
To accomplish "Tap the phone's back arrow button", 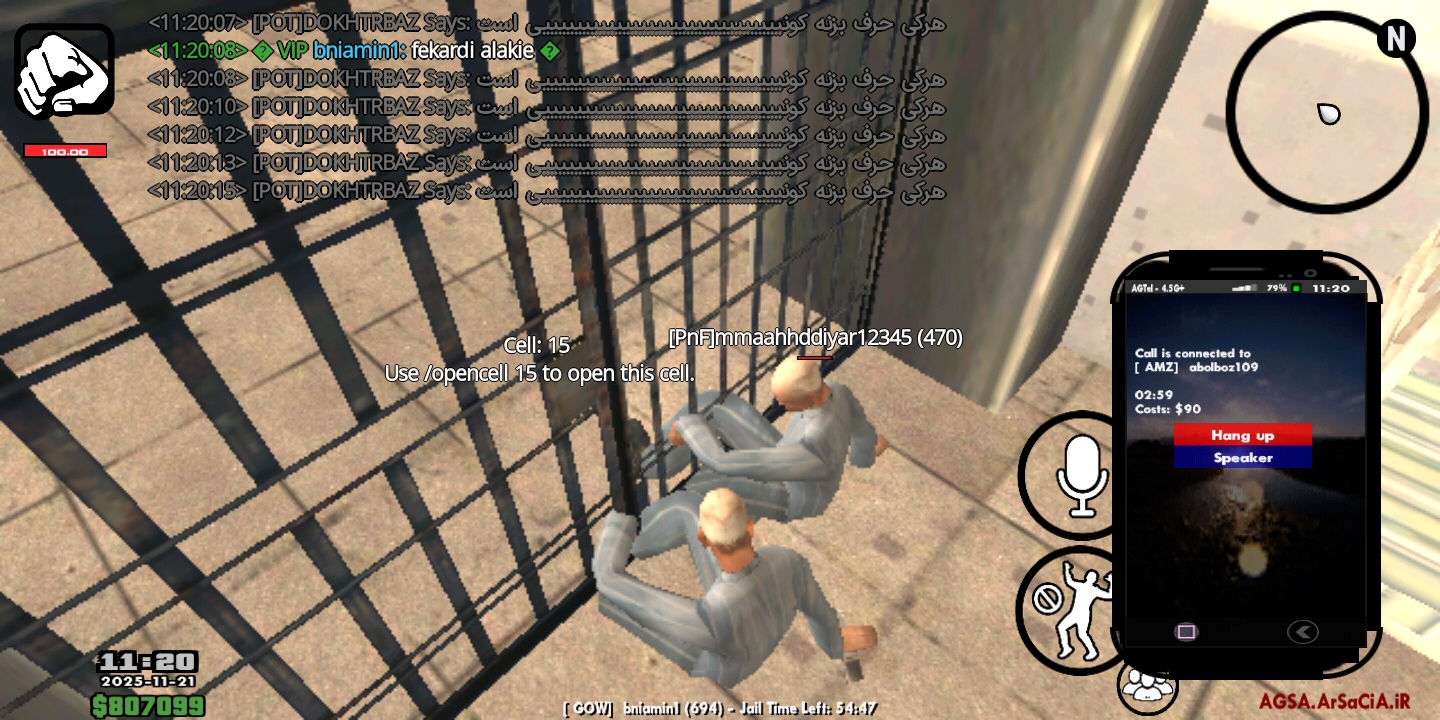I will click(x=1302, y=631).
